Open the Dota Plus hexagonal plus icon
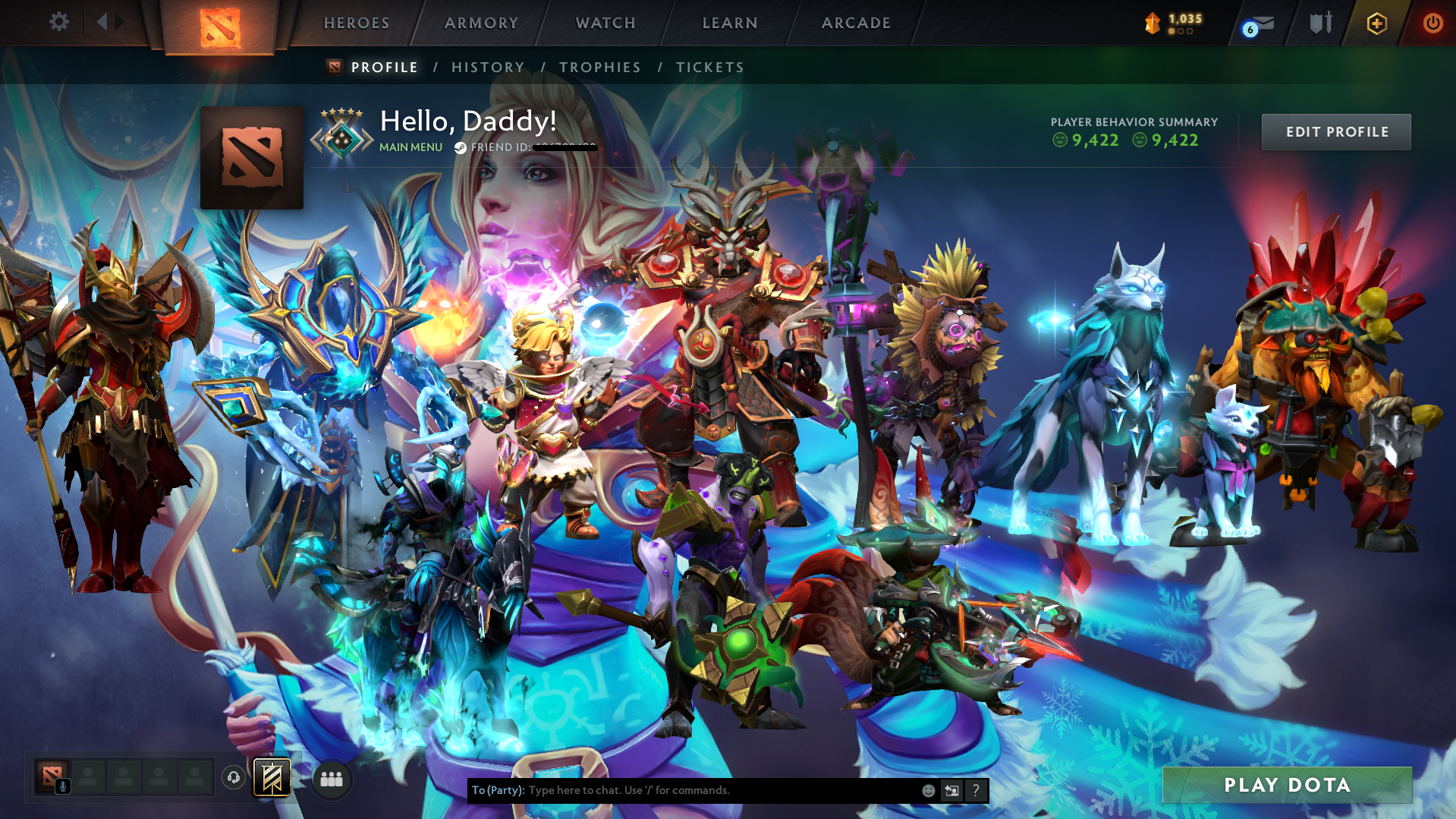This screenshot has height=819, width=1456. (1376, 23)
